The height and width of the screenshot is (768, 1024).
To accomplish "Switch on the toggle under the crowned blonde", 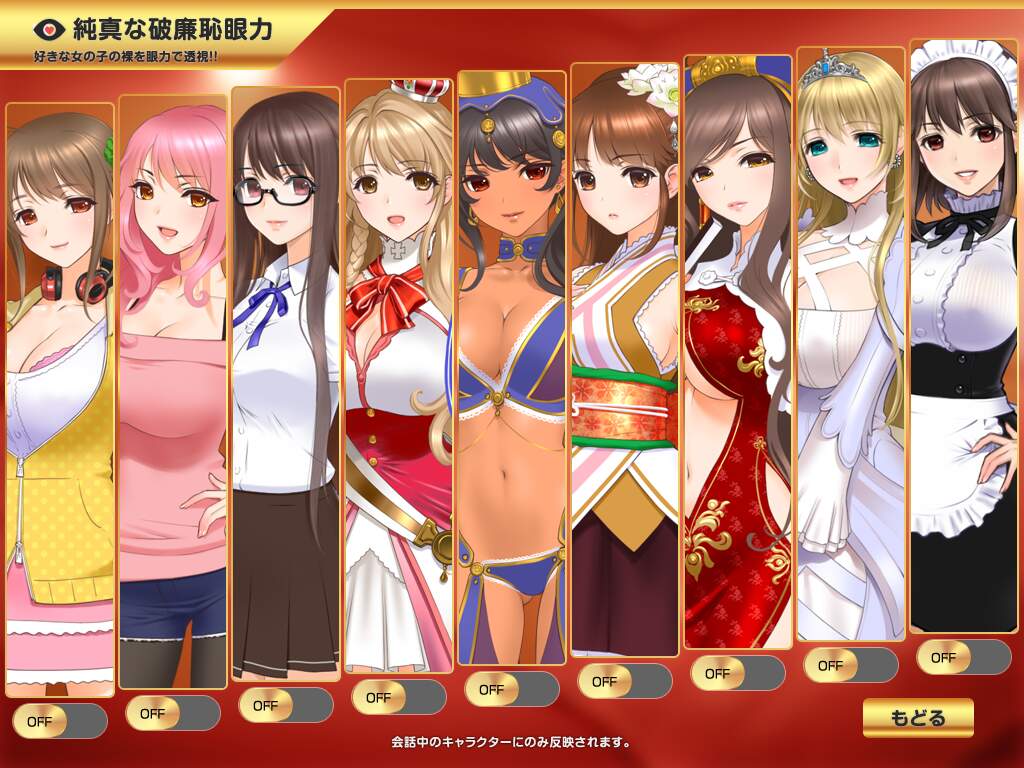I will (x=399, y=697).
